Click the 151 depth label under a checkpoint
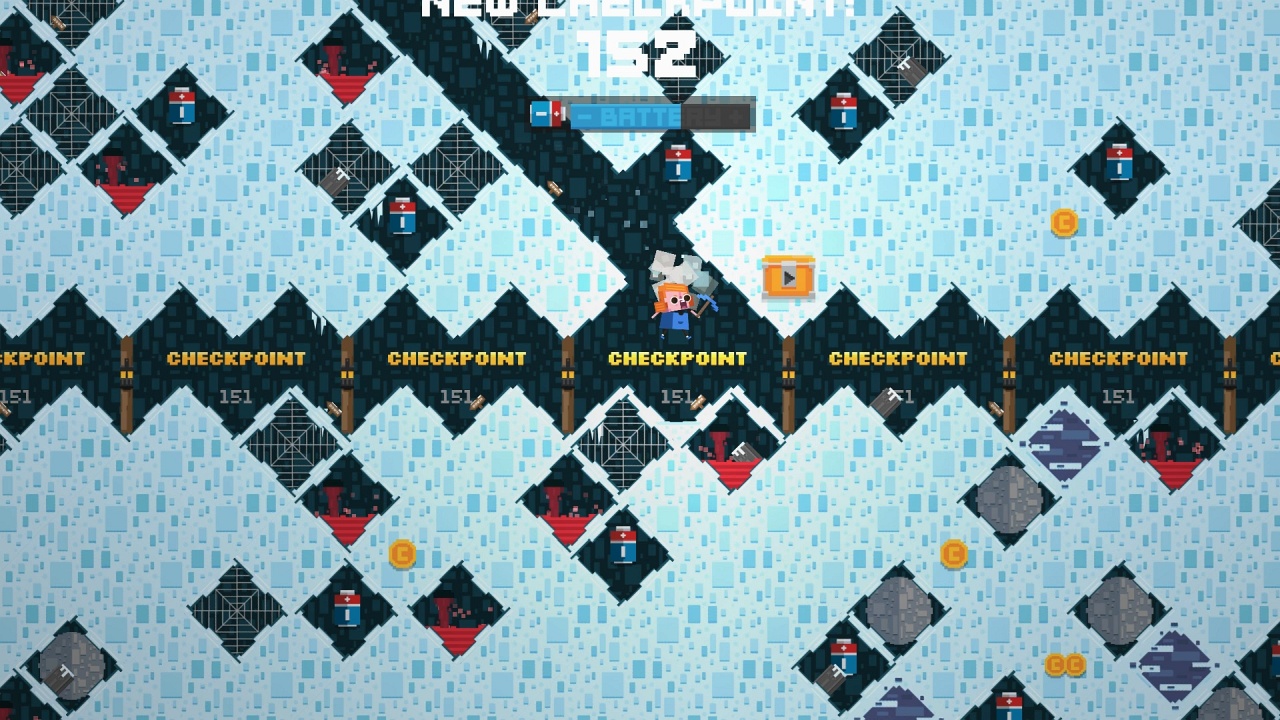The width and height of the screenshot is (1280, 720). click(x=675, y=395)
